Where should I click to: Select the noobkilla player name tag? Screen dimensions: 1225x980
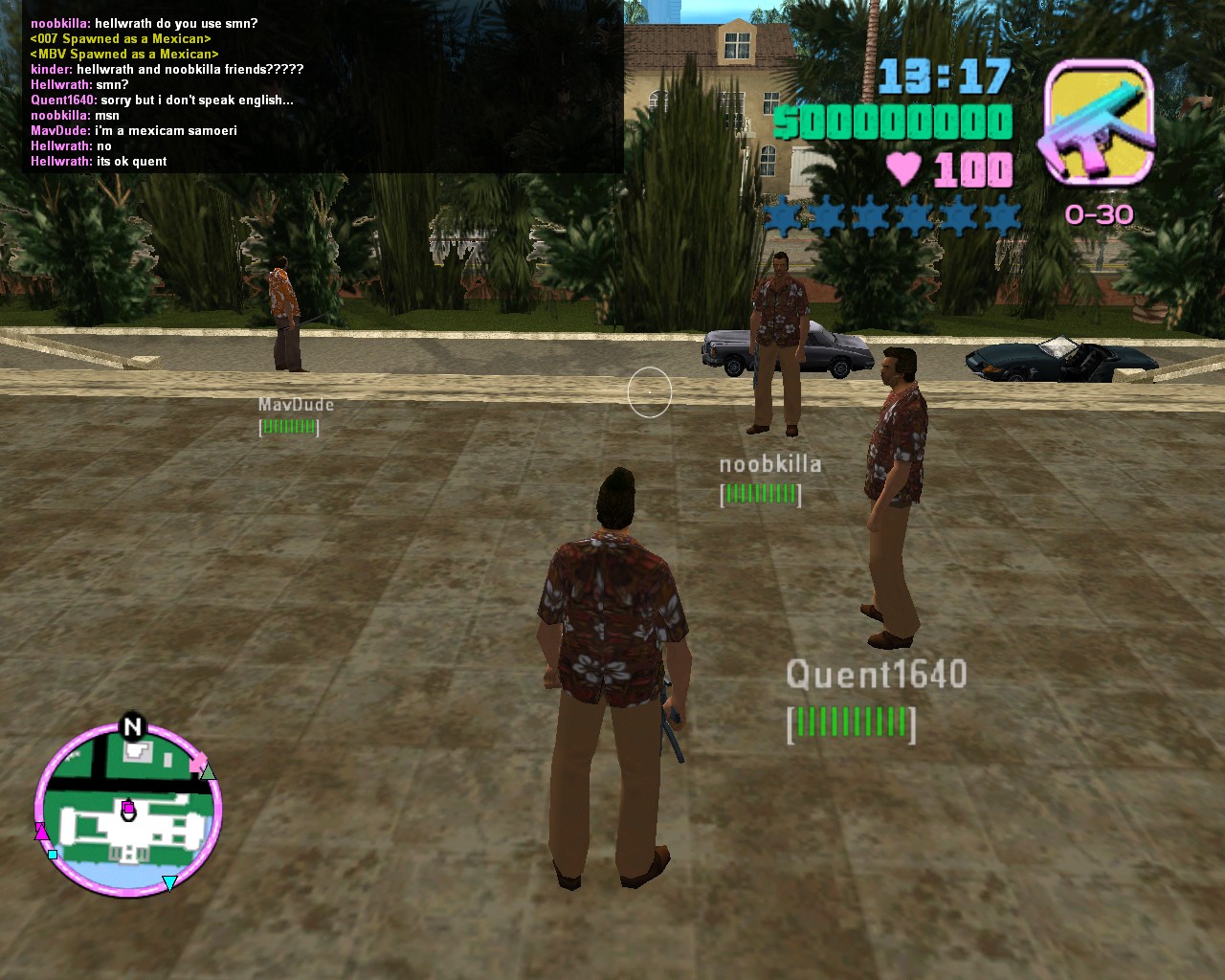click(769, 464)
